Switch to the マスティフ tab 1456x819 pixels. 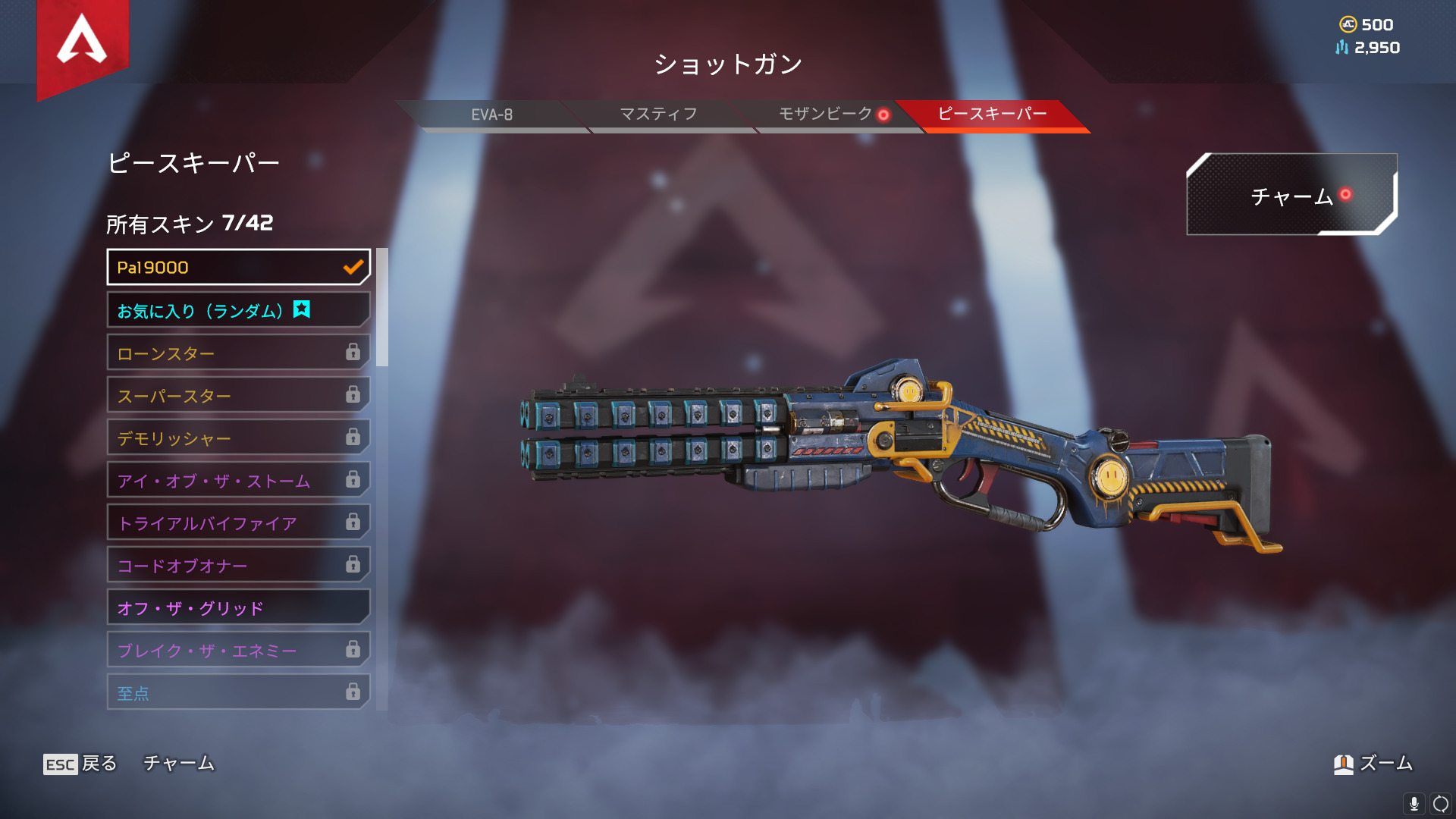660,115
